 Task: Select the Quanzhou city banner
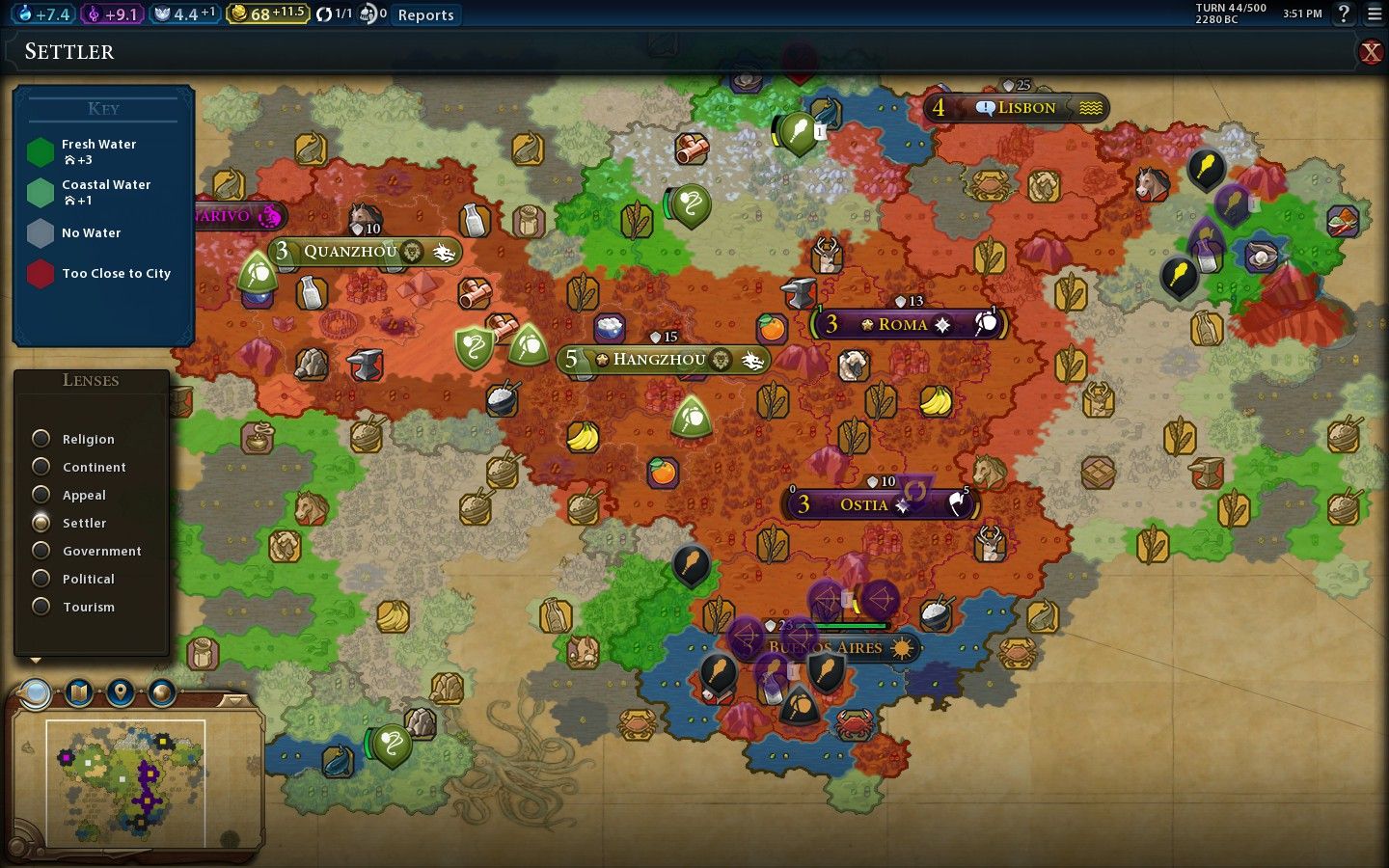350,252
